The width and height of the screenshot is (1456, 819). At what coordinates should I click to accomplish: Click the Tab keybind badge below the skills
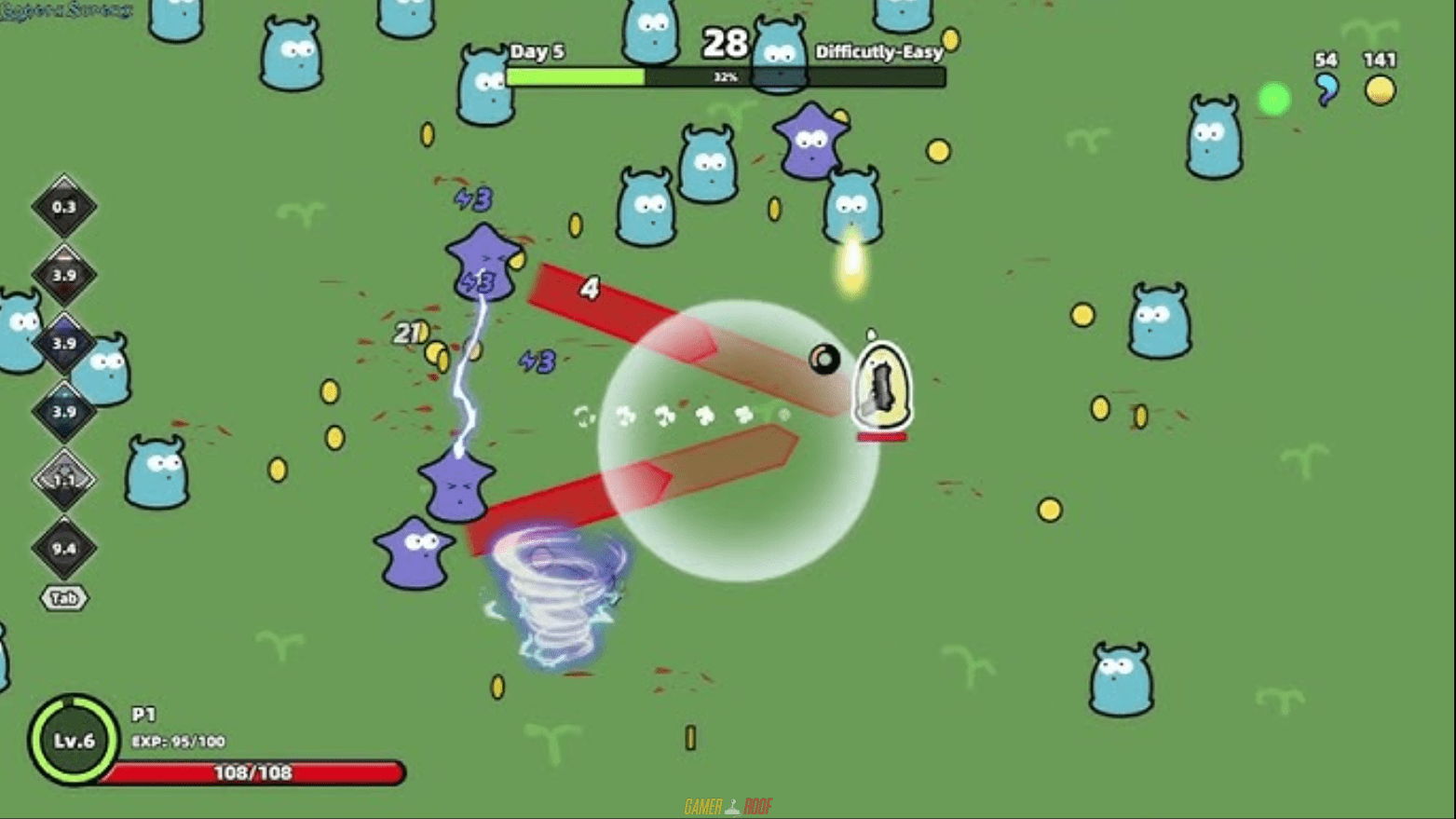(x=63, y=598)
